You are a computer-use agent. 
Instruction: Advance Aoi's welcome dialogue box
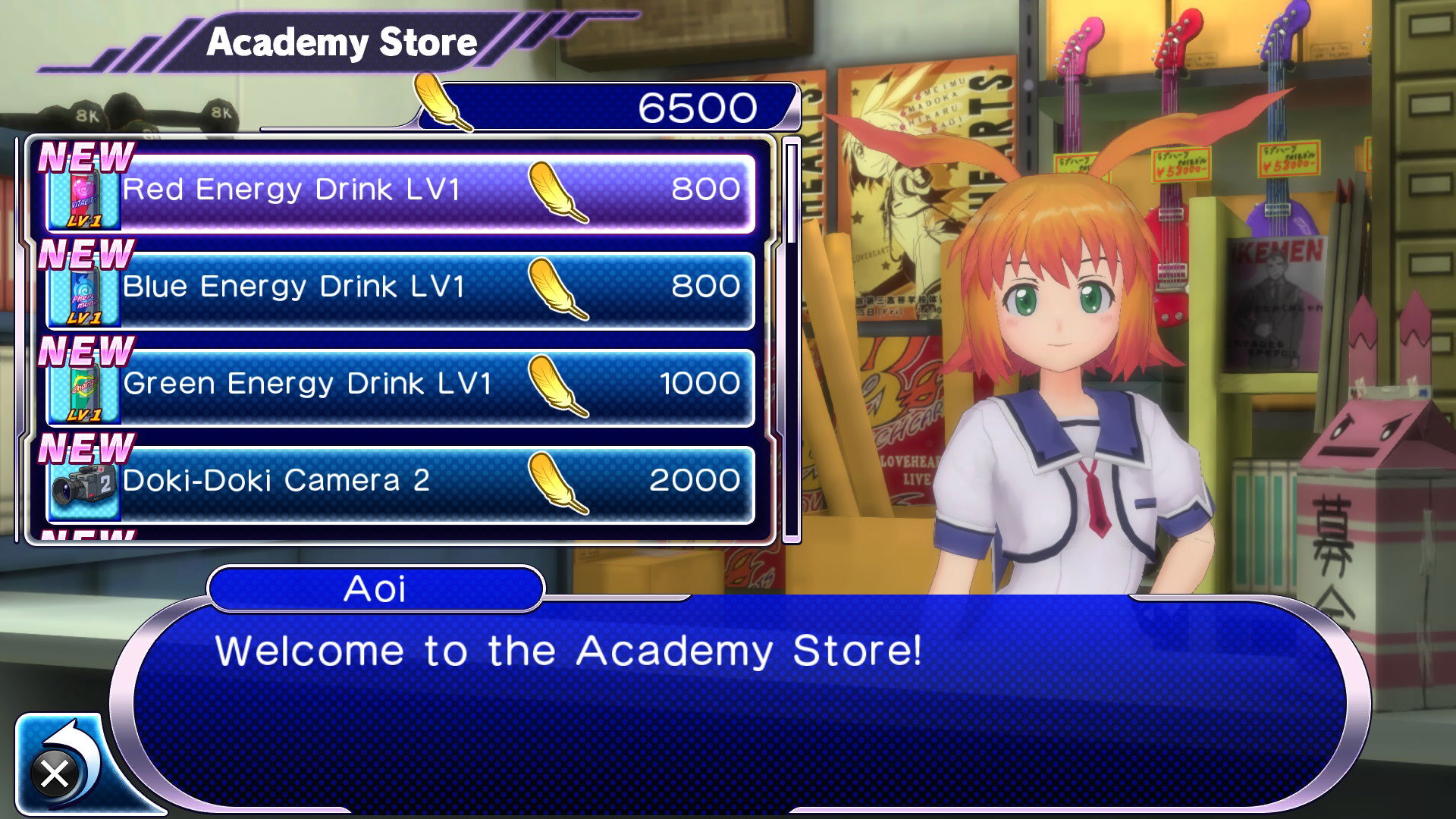[x=739, y=701]
